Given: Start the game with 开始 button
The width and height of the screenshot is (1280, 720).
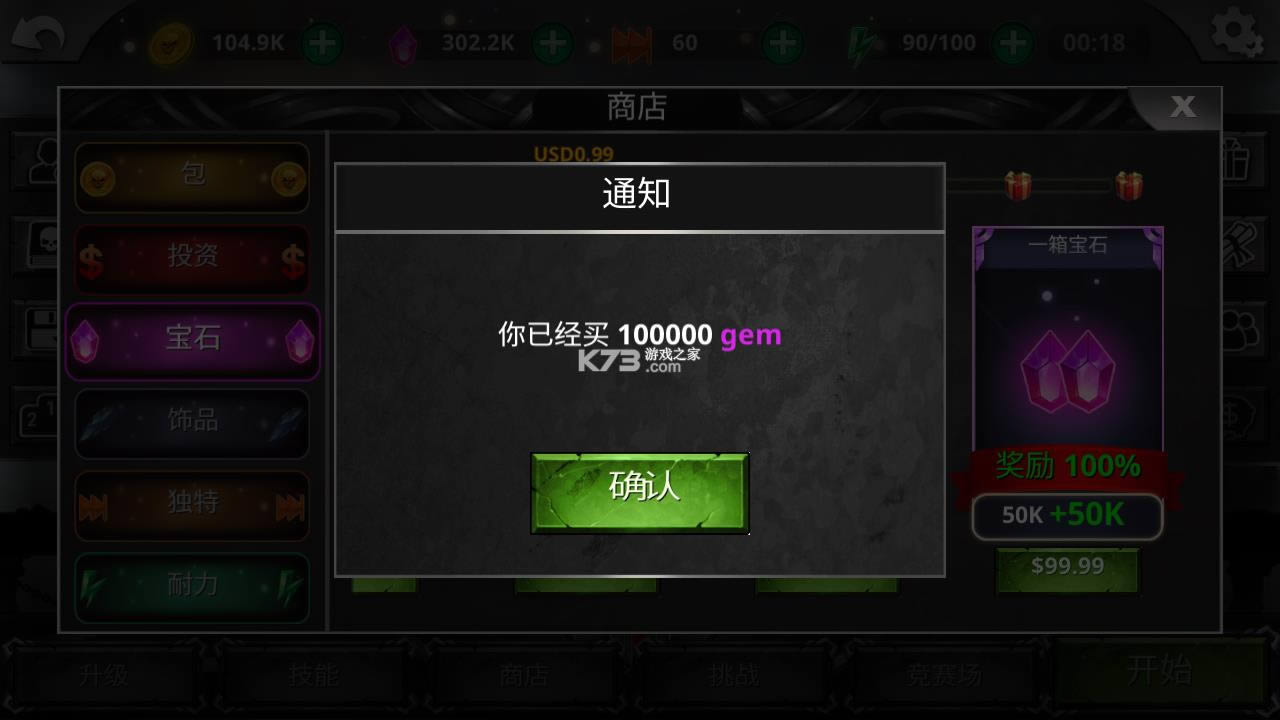Looking at the screenshot, I should click(x=1160, y=670).
